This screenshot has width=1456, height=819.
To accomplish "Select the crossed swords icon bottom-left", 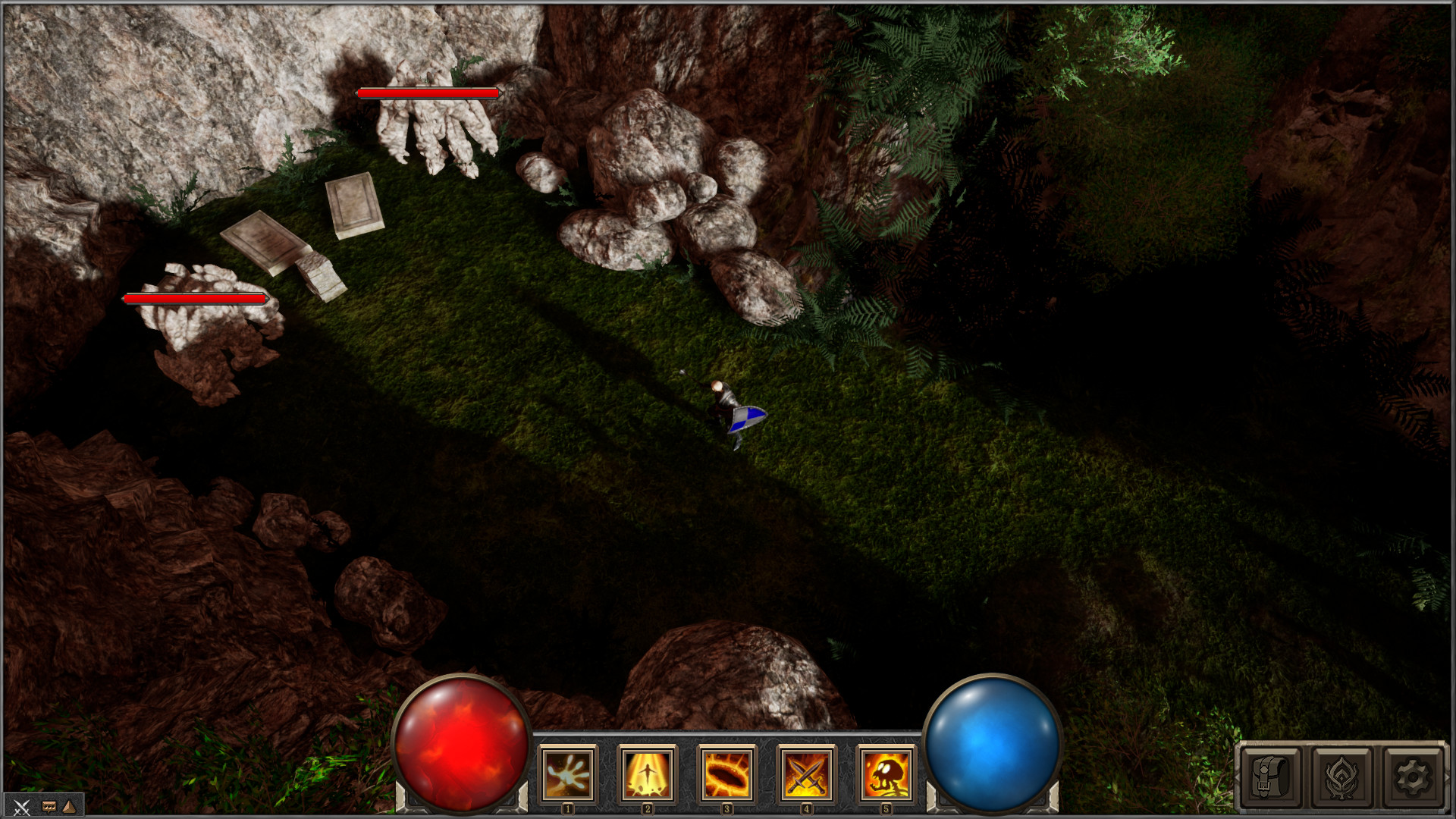I will point(22,808).
